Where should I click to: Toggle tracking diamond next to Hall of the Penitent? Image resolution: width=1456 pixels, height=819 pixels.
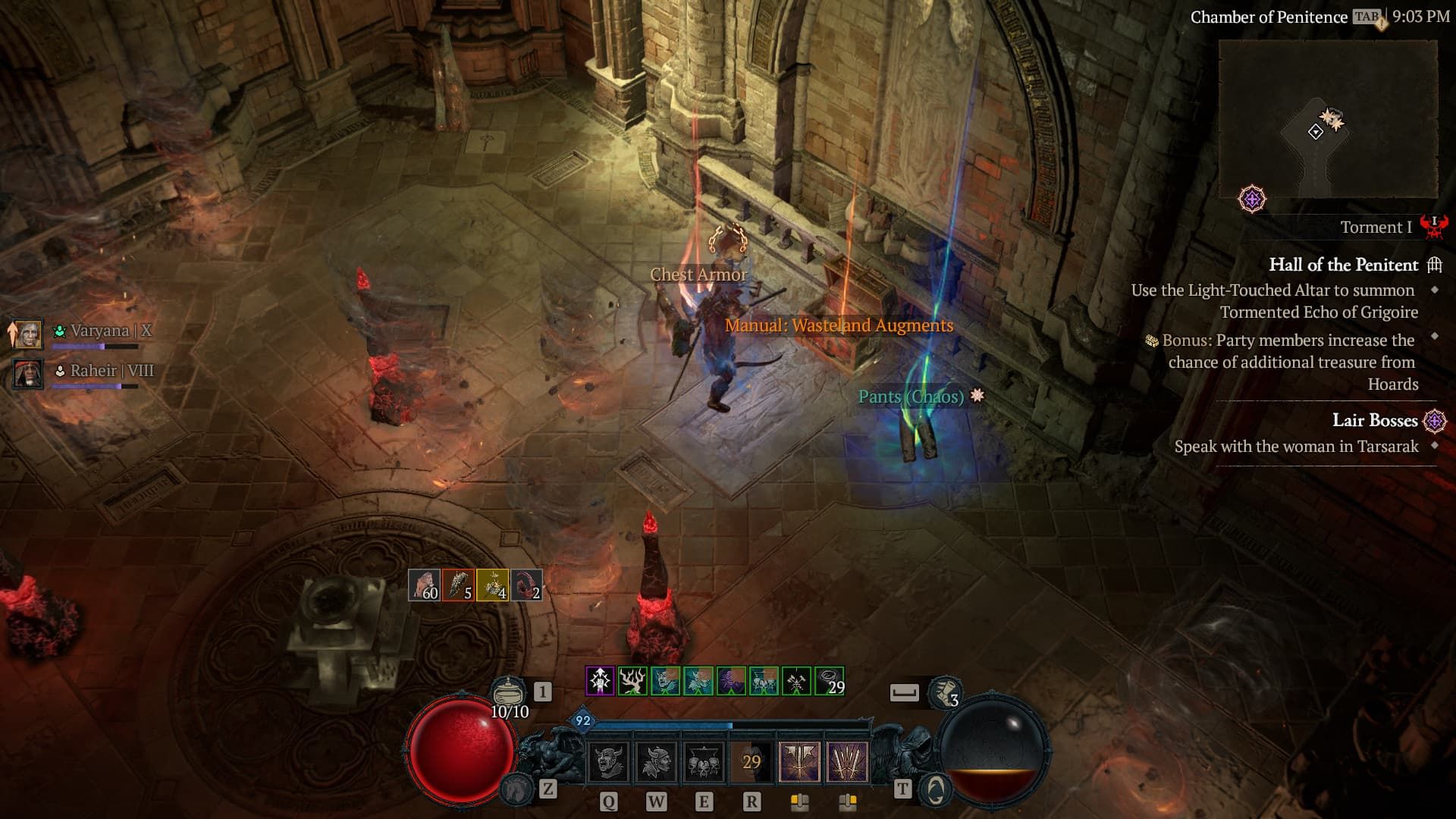[x=1436, y=290]
